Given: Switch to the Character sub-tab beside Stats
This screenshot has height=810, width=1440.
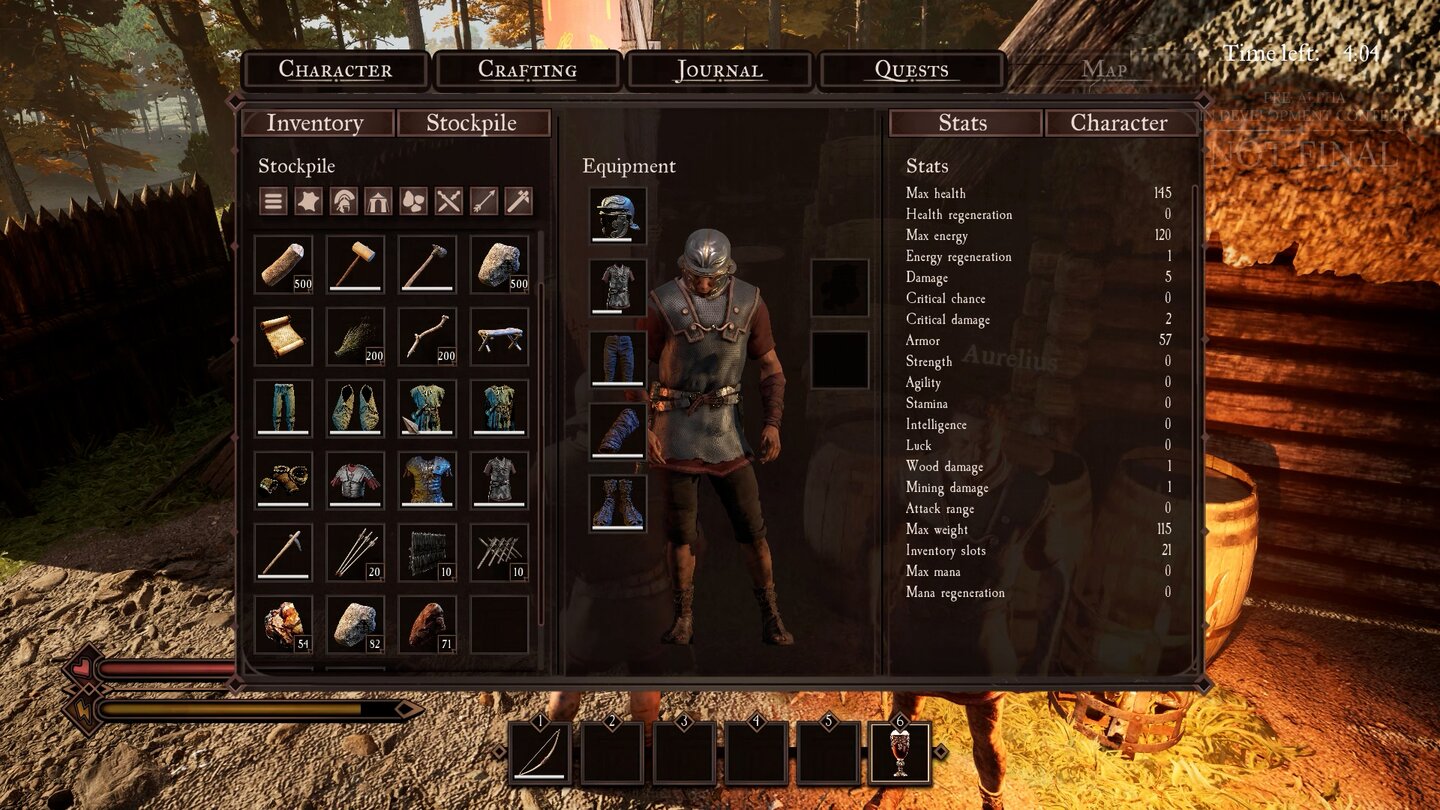Looking at the screenshot, I should (x=1118, y=122).
